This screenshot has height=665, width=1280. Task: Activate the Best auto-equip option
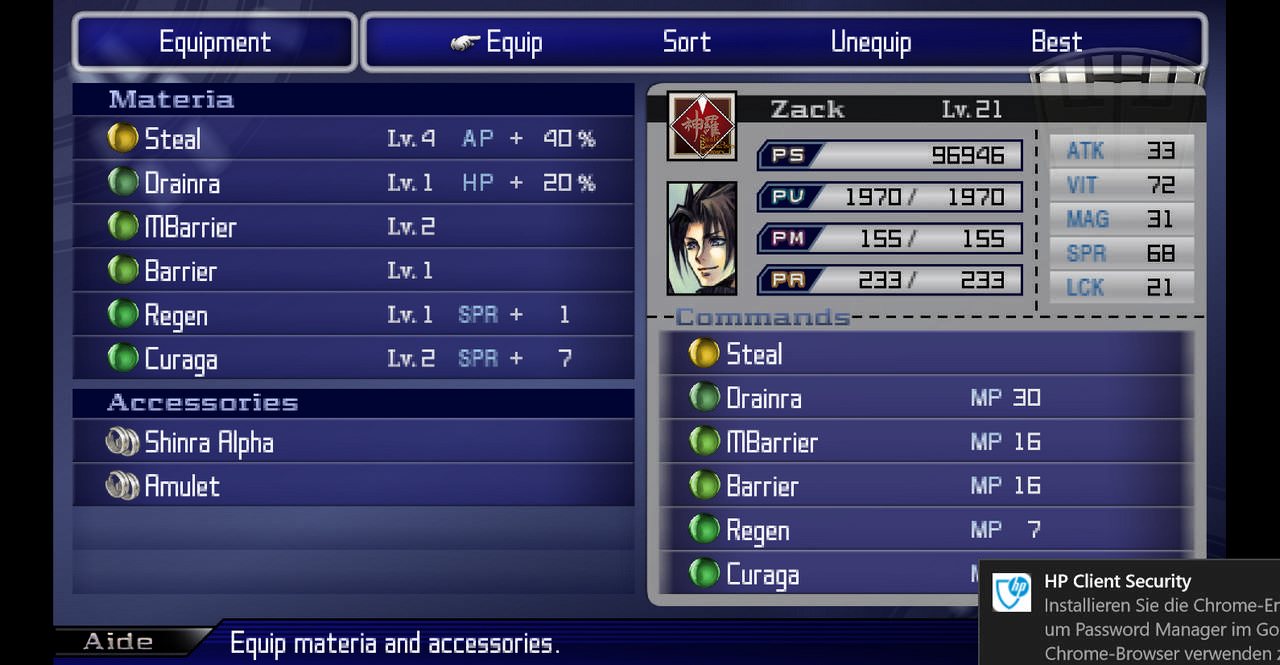(1056, 42)
